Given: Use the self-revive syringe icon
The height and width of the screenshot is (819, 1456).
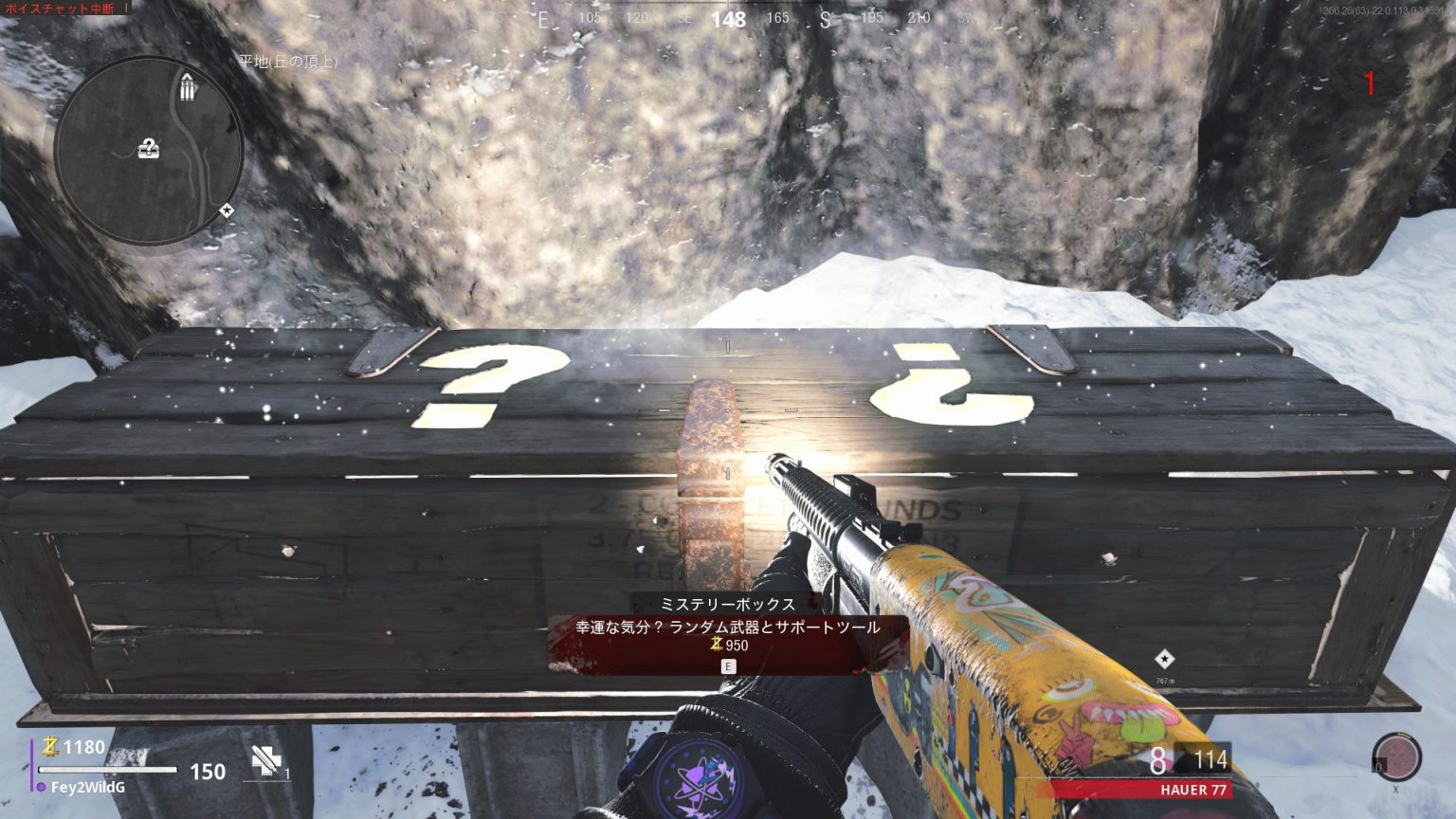Looking at the screenshot, I should point(265,762).
